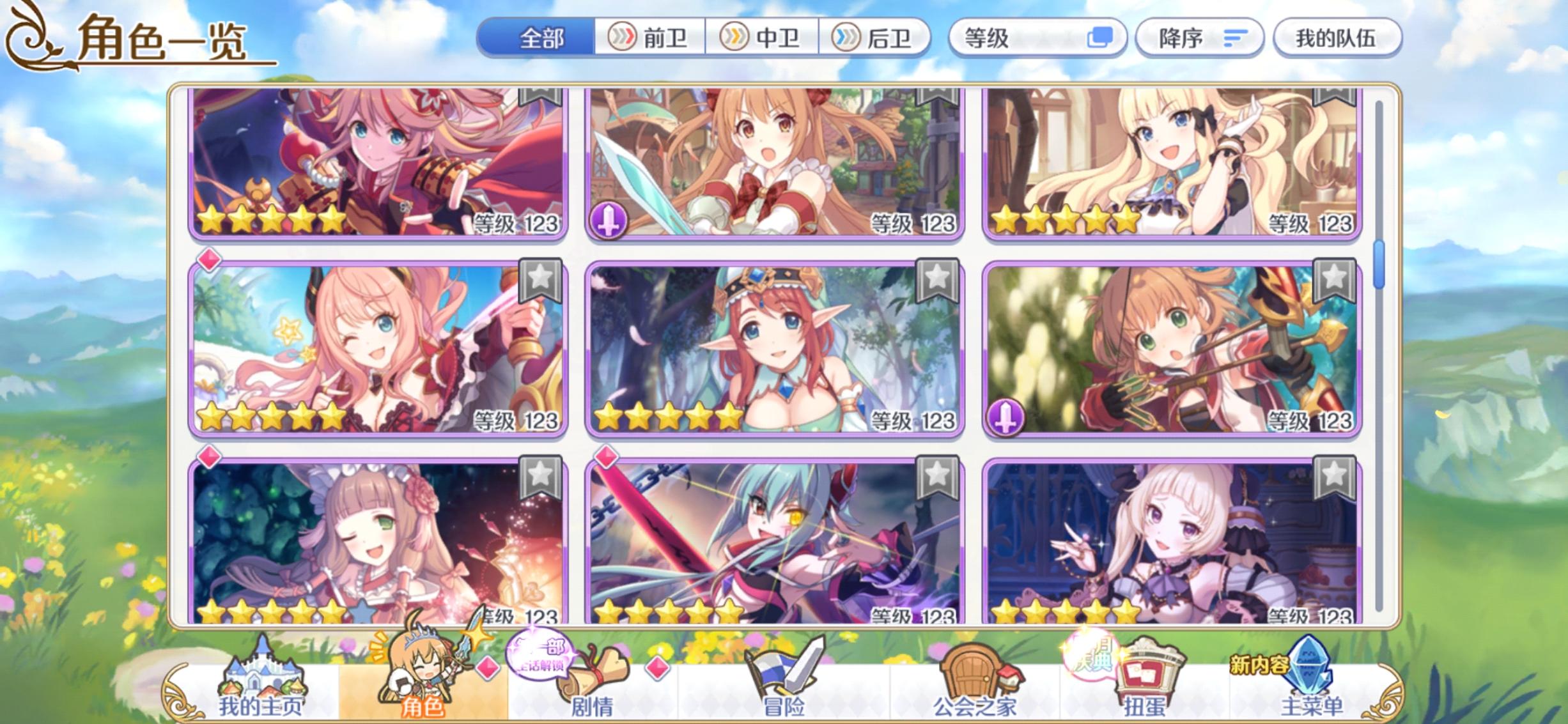
Task: Open 我的队伍 my teams
Action: pos(1336,37)
